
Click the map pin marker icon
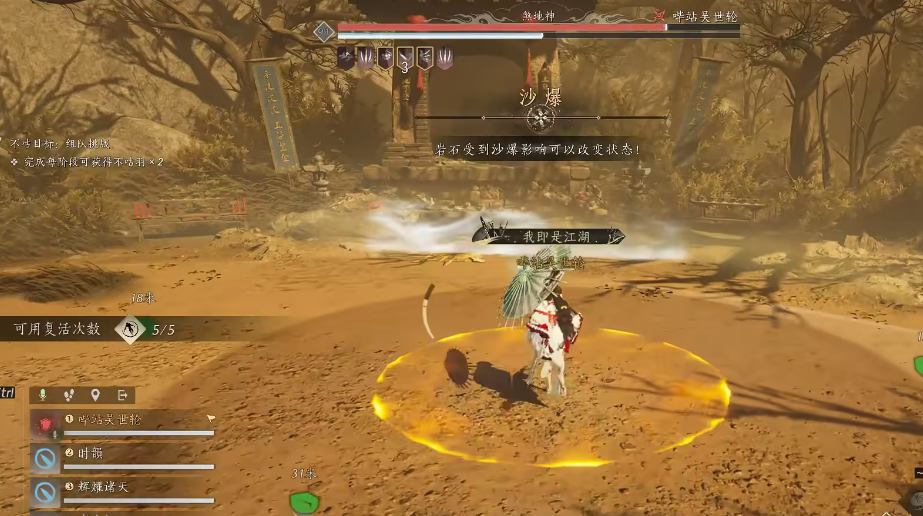(95, 395)
